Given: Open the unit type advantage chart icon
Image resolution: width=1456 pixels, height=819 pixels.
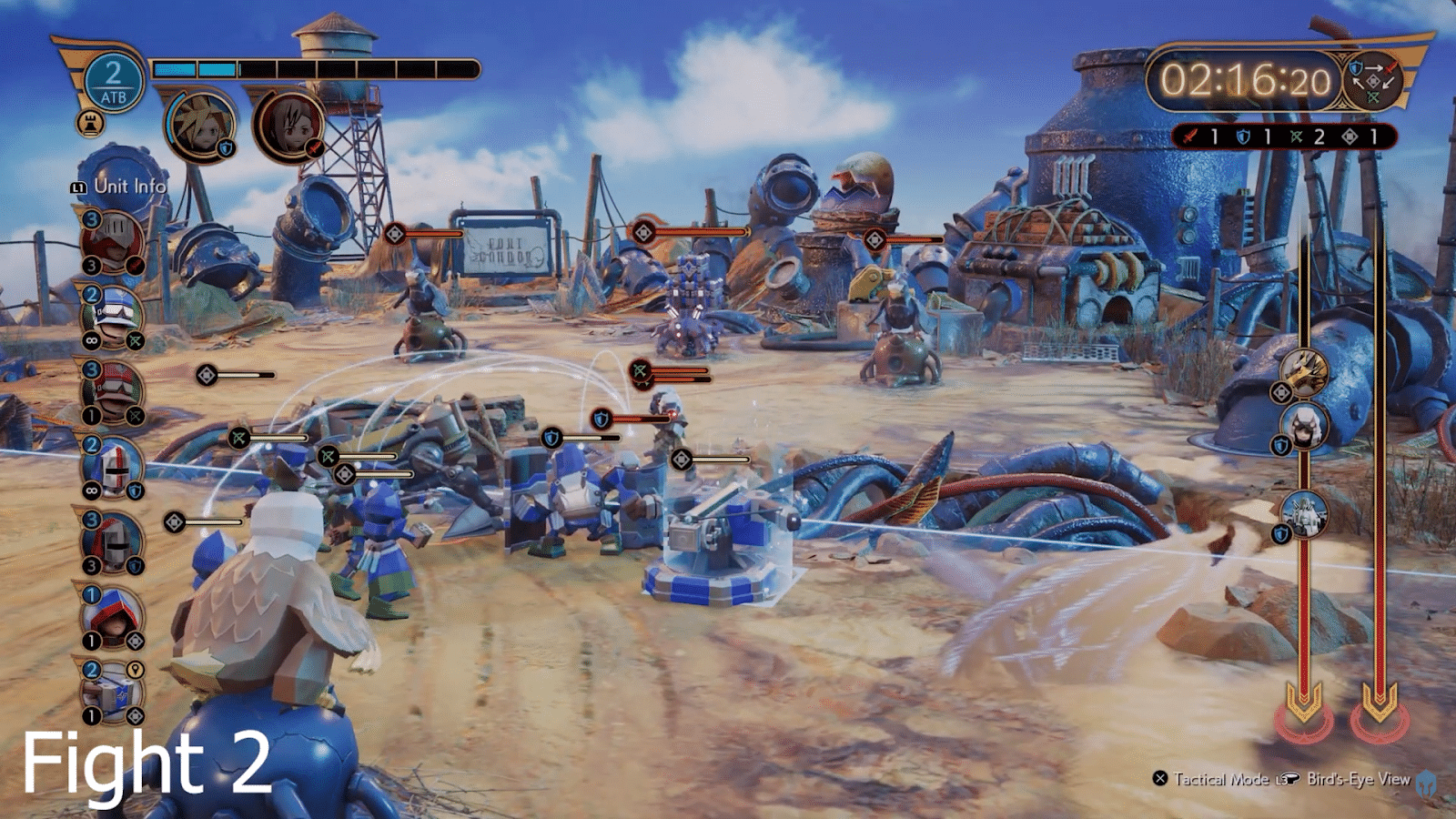Looking at the screenshot, I should tap(1373, 80).
